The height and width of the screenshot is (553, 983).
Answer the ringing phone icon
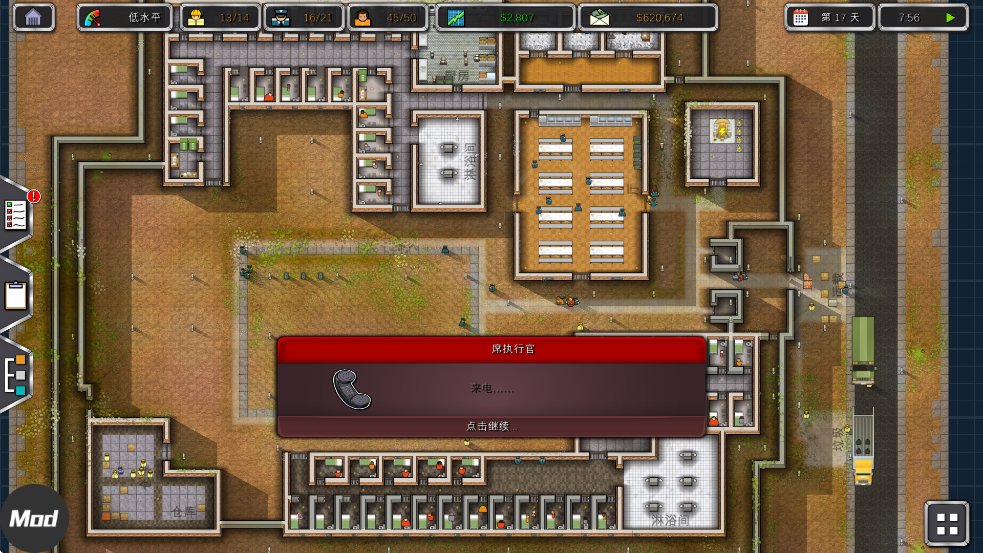click(351, 389)
